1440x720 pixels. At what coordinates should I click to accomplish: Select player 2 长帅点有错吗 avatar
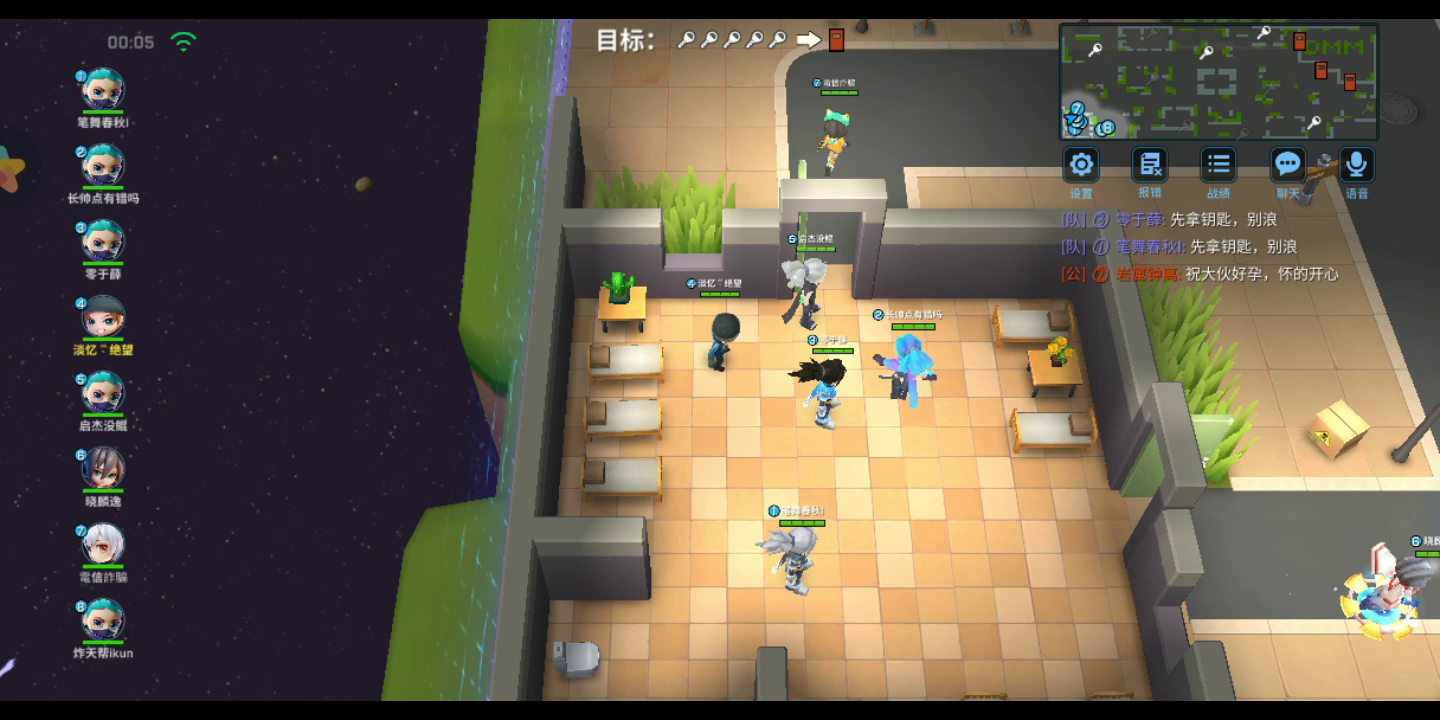(102, 166)
